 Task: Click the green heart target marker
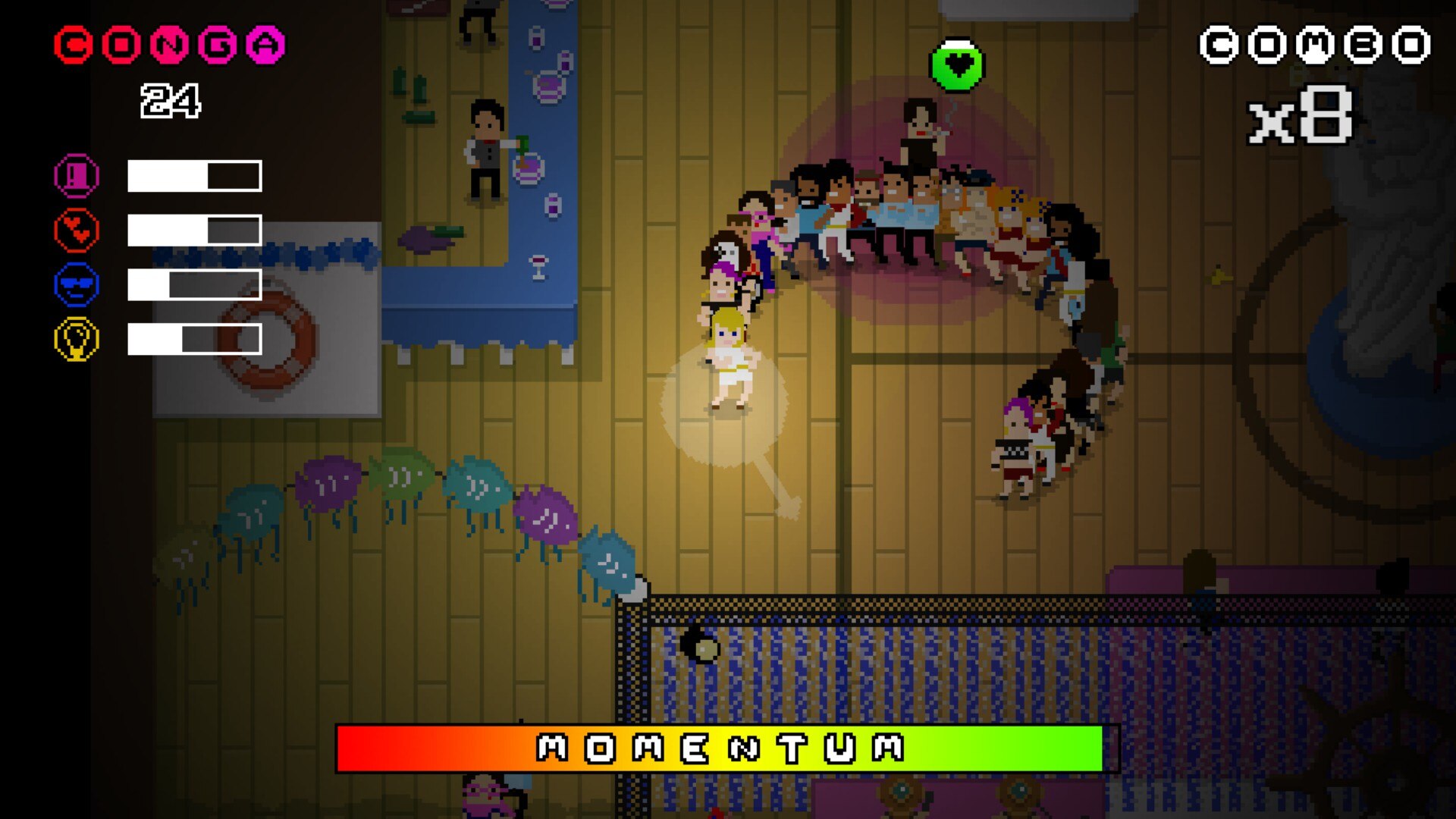point(957,66)
